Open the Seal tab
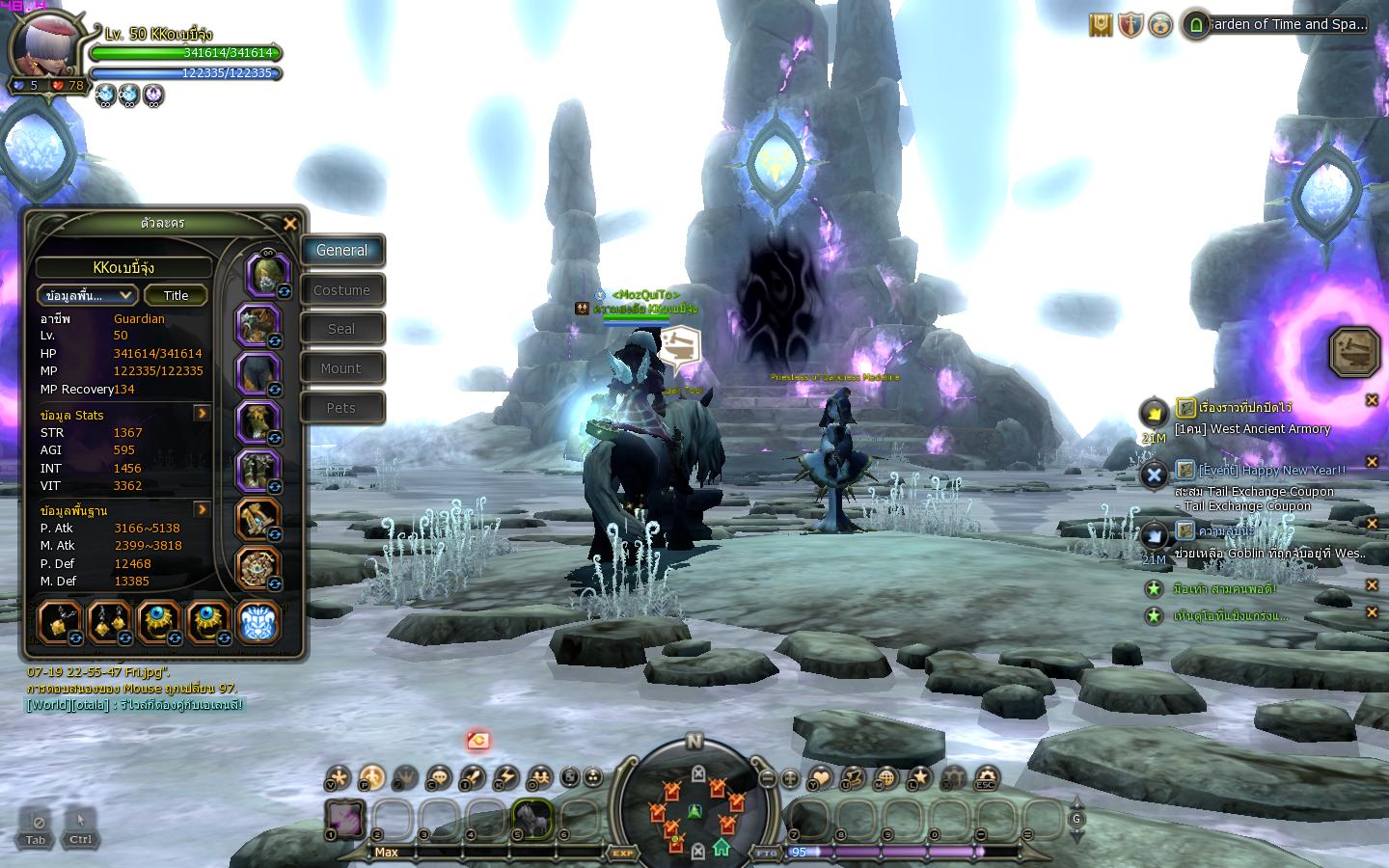The height and width of the screenshot is (868, 1389). point(341,329)
